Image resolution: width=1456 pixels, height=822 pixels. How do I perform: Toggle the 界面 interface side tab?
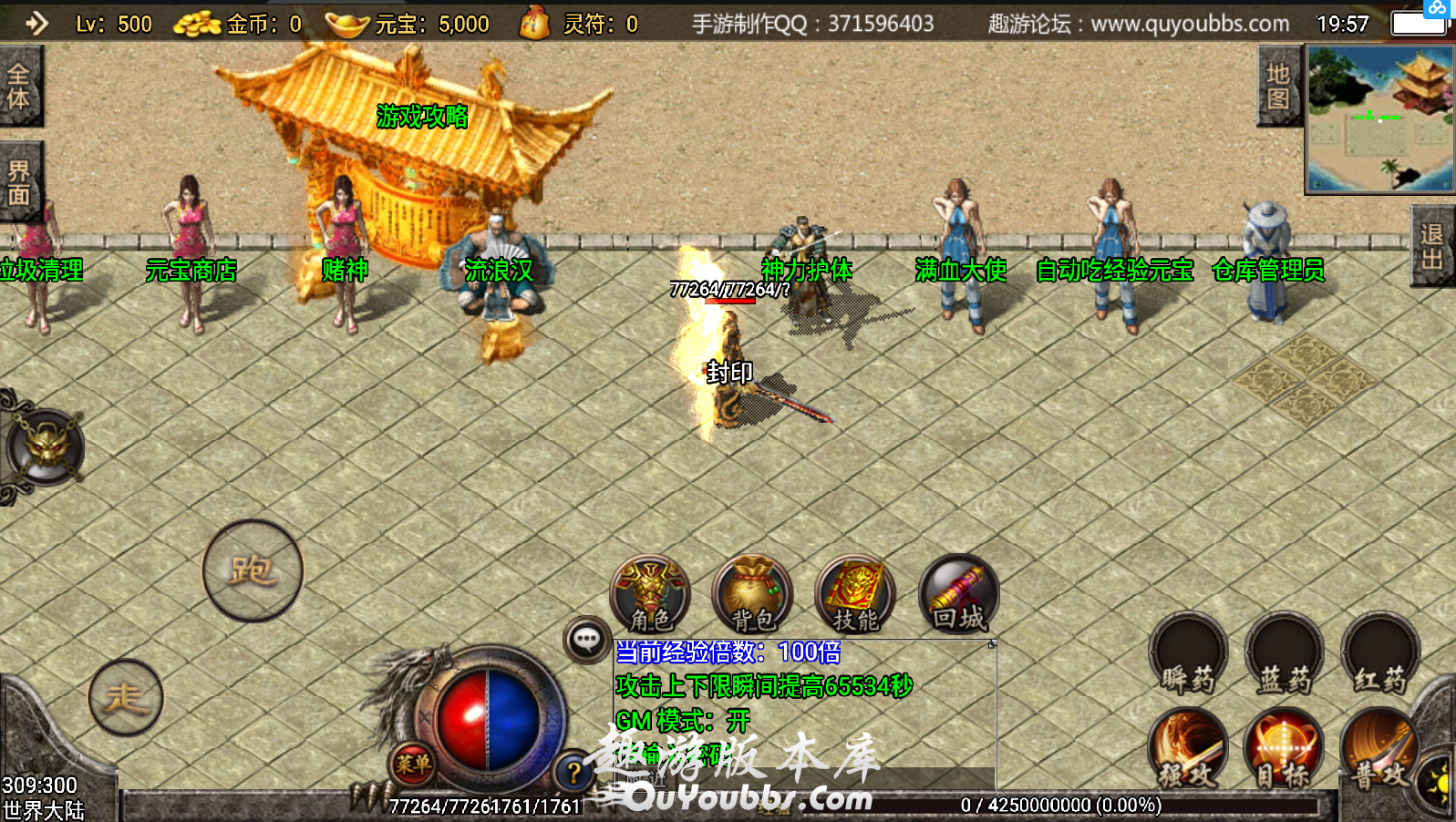click(x=19, y=183)
